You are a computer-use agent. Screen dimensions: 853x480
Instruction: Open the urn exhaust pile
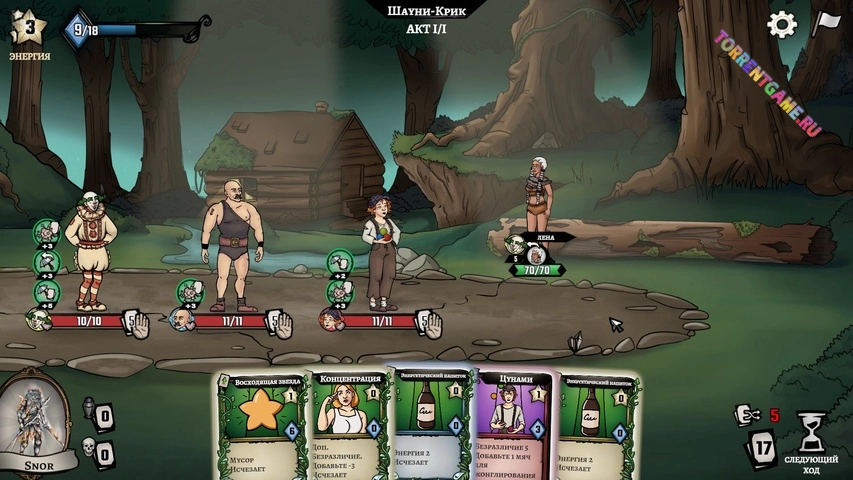(x=88, y=412)
